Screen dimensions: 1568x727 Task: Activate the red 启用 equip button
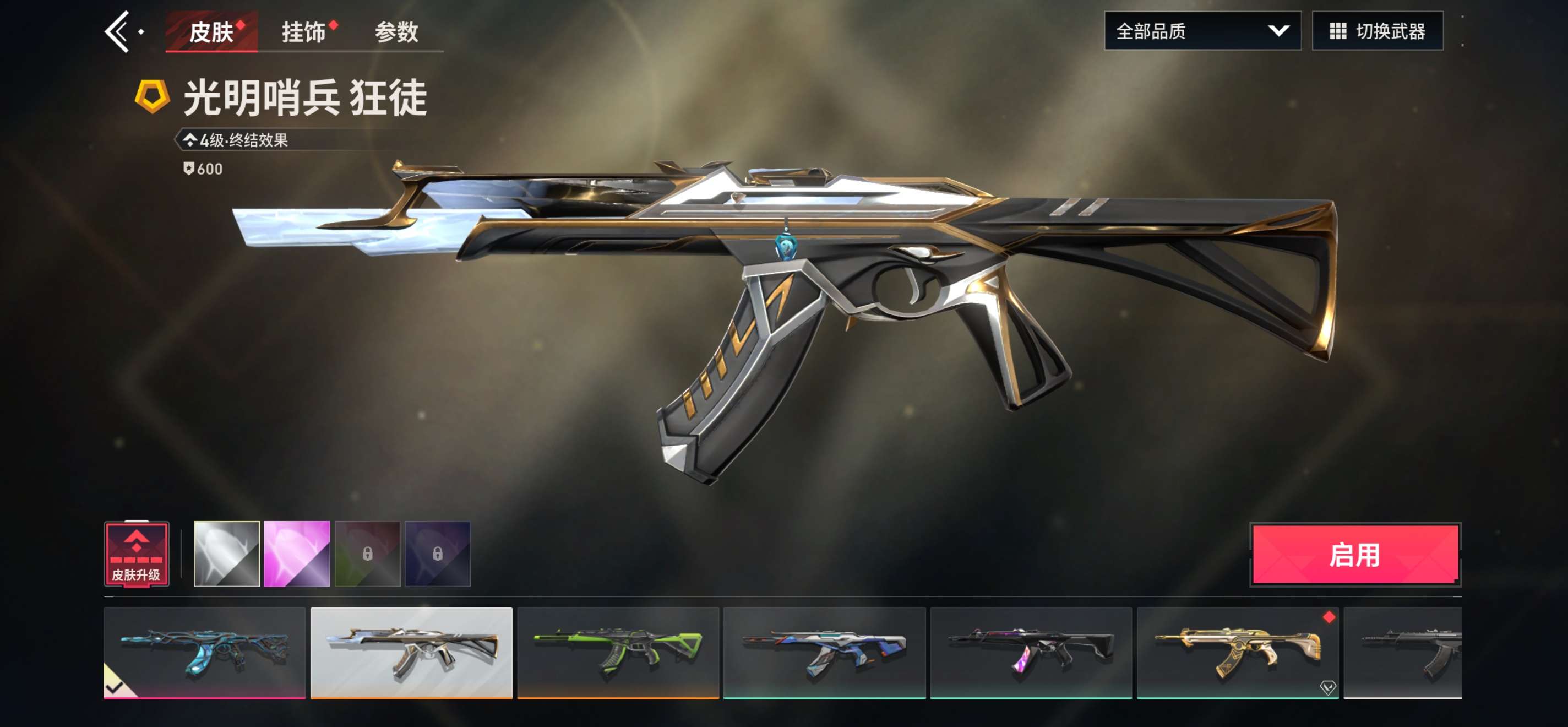click(x=1355, y=555)
